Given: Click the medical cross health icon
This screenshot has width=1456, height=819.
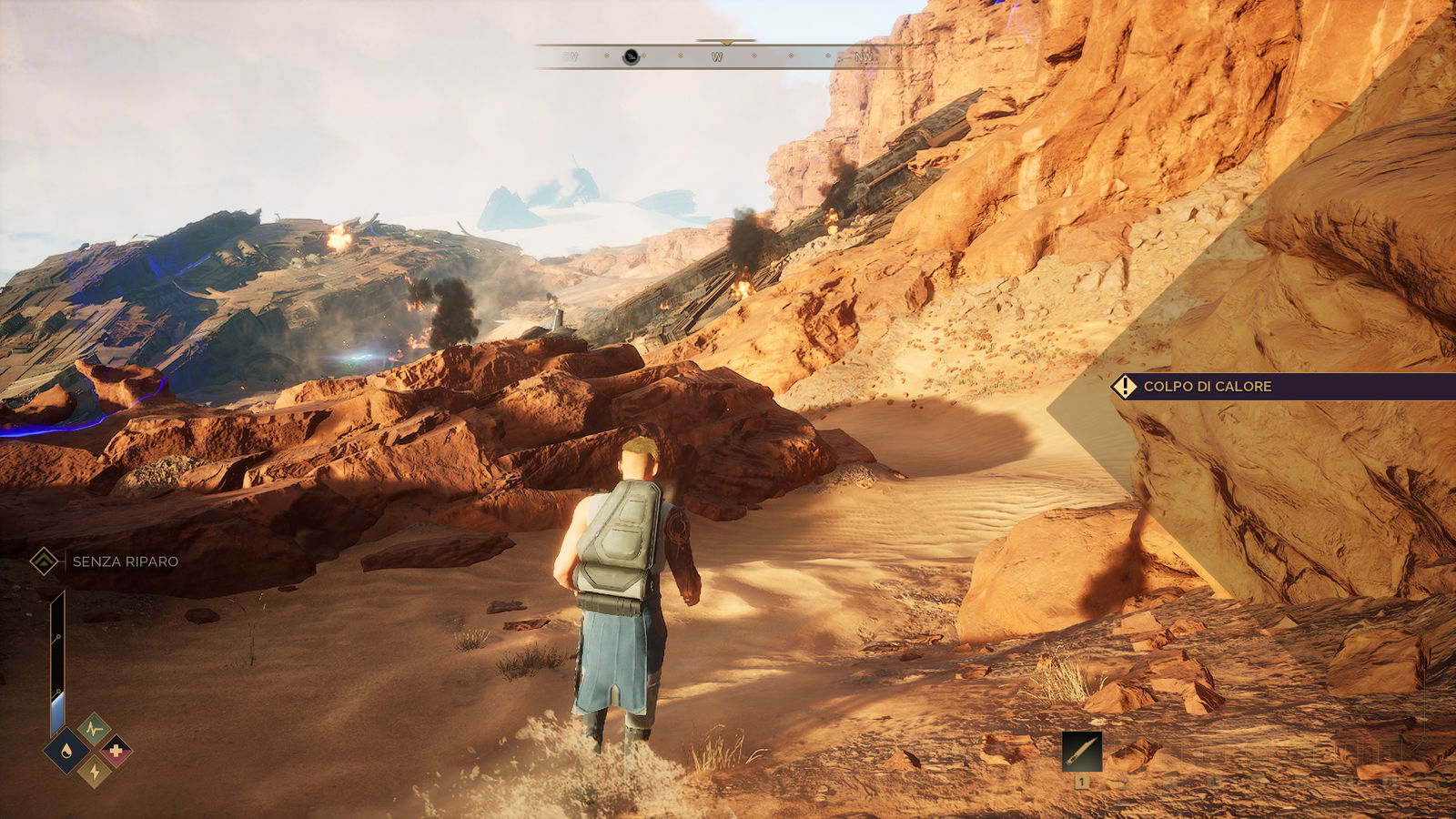Looking at the screenshot, I should [x=116, y=751].
